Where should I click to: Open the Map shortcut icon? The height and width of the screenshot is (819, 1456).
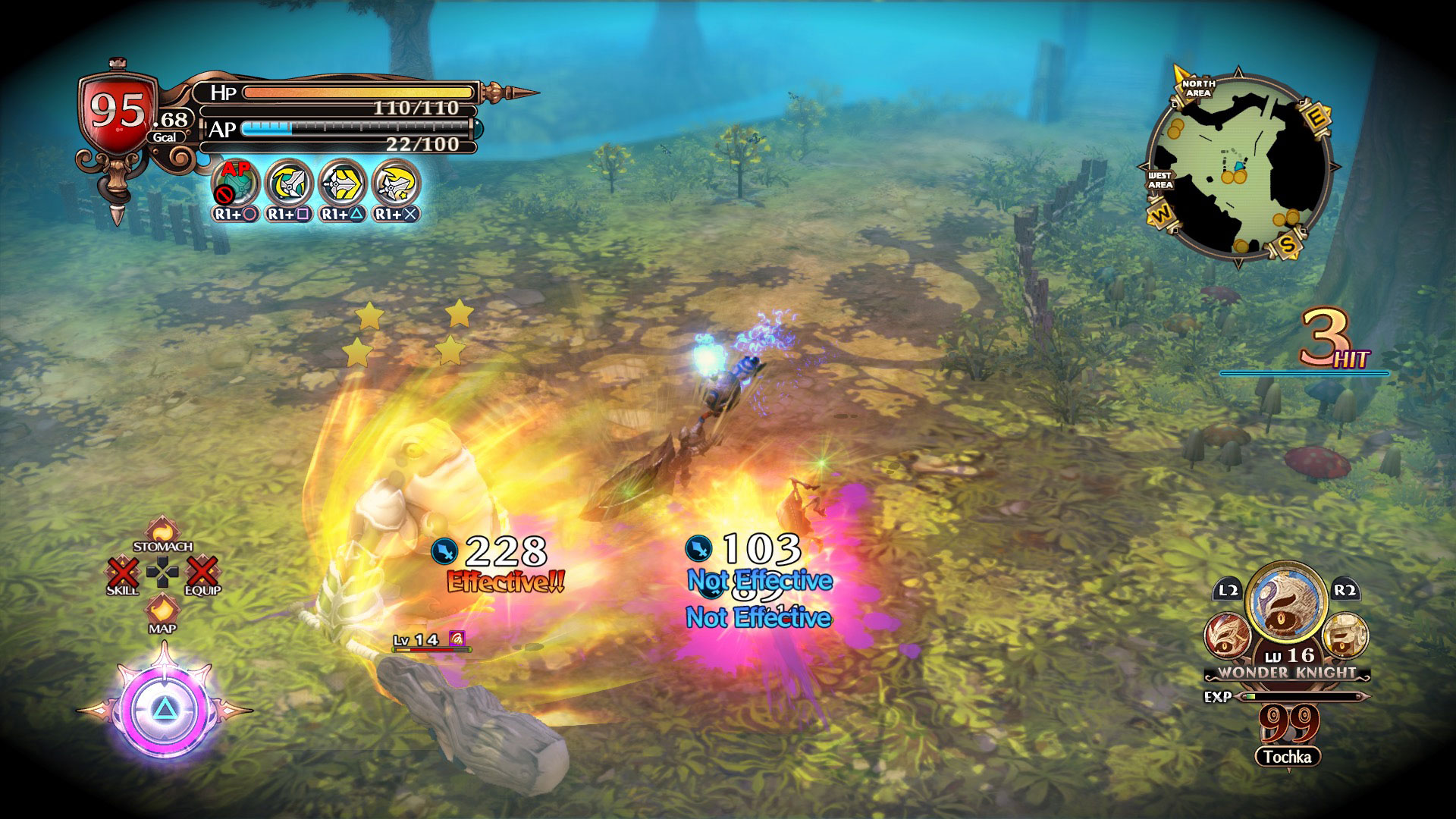point(162,610)
